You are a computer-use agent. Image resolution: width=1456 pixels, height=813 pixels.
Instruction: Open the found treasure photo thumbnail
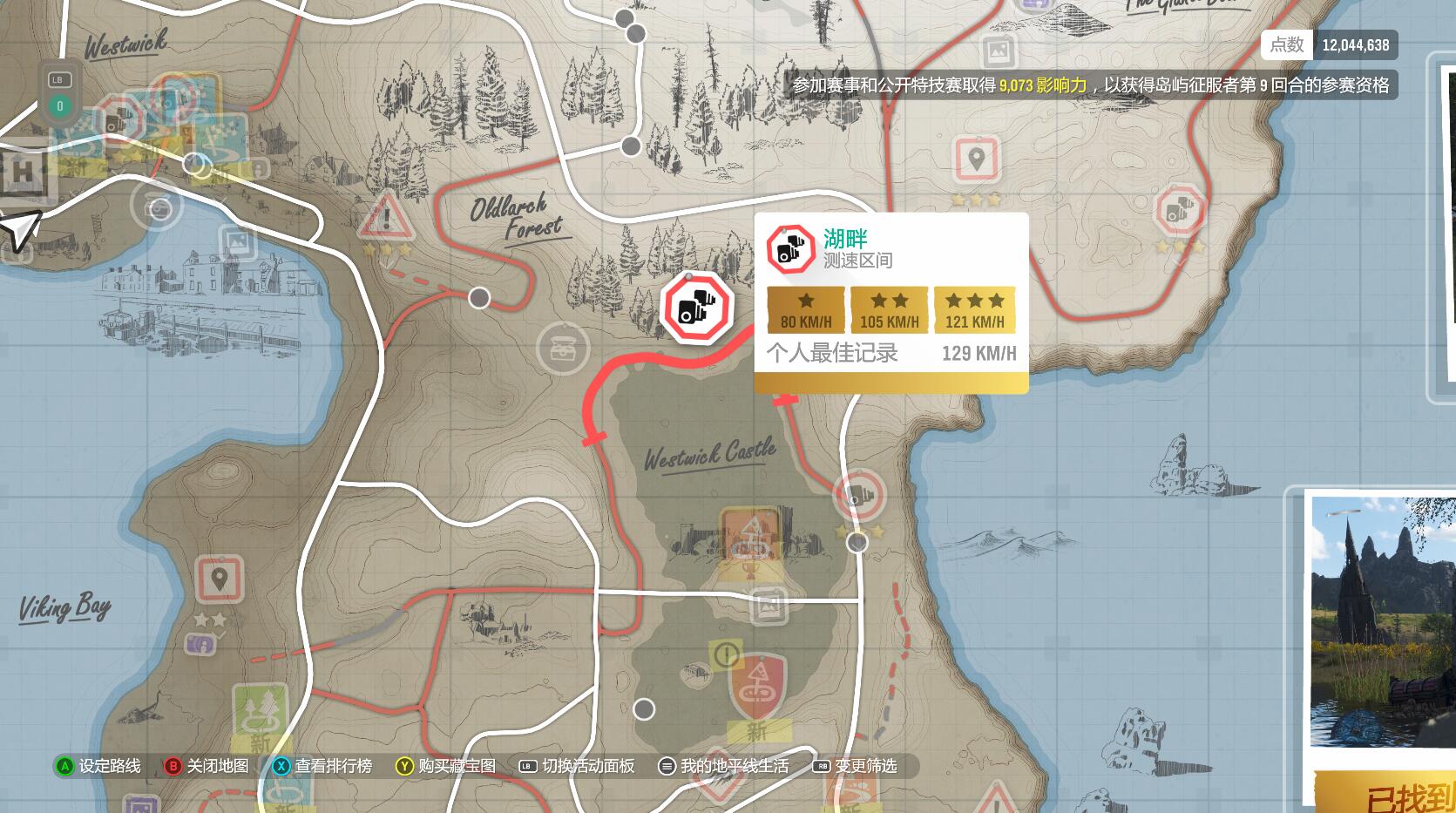tap(1383, 622)
